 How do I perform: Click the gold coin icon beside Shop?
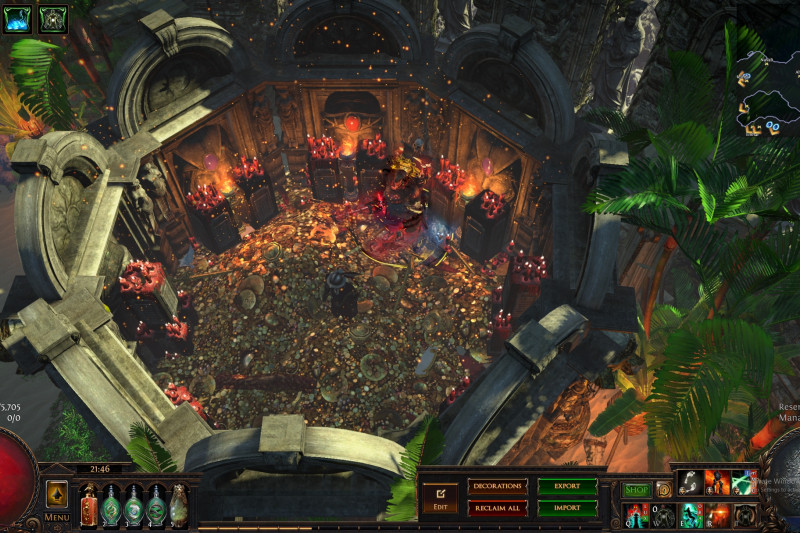[x=663, y=490]
